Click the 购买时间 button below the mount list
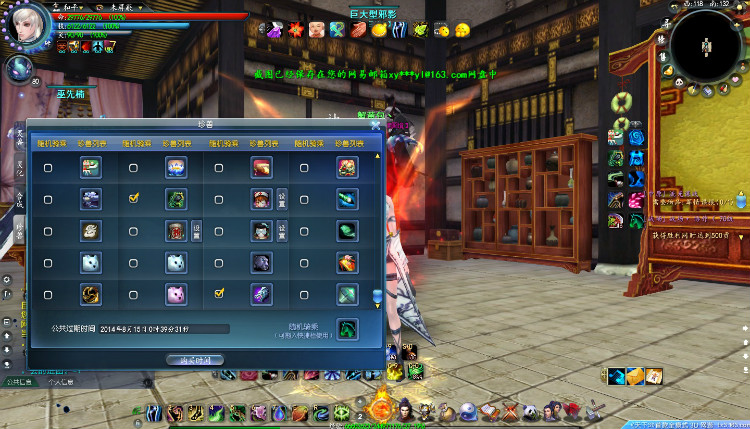This screenshot has width=750, height=429. (196, 359)
